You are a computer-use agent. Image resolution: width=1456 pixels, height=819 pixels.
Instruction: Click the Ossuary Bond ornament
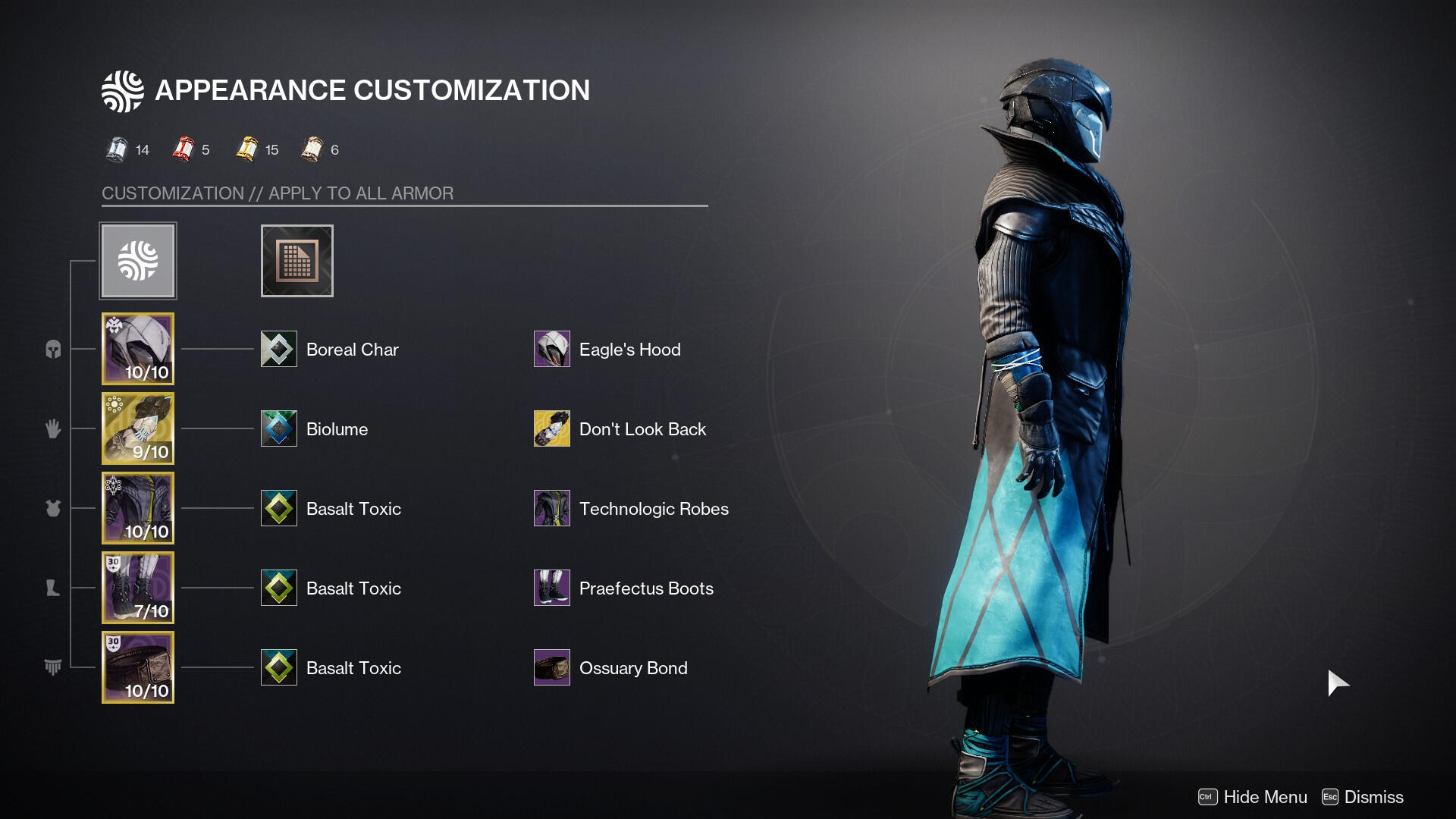click(552, 667)
